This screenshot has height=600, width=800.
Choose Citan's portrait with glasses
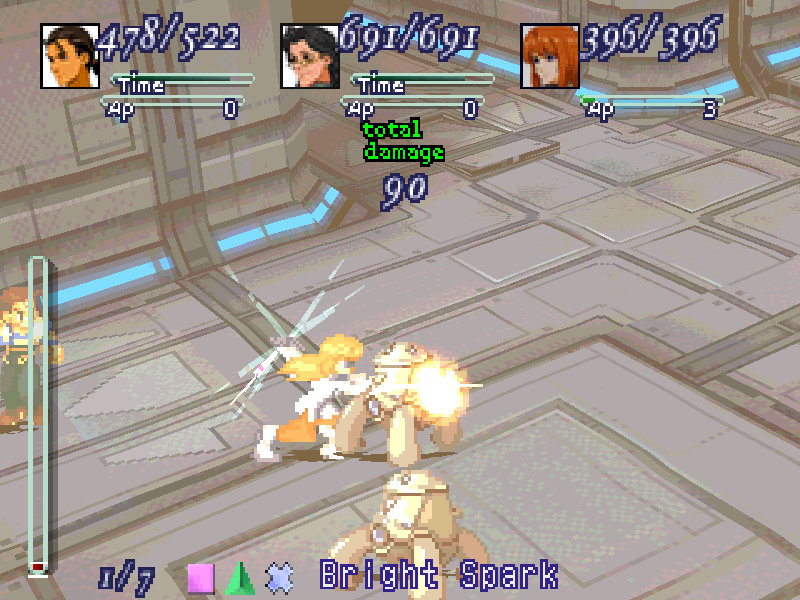click(310, 56)
